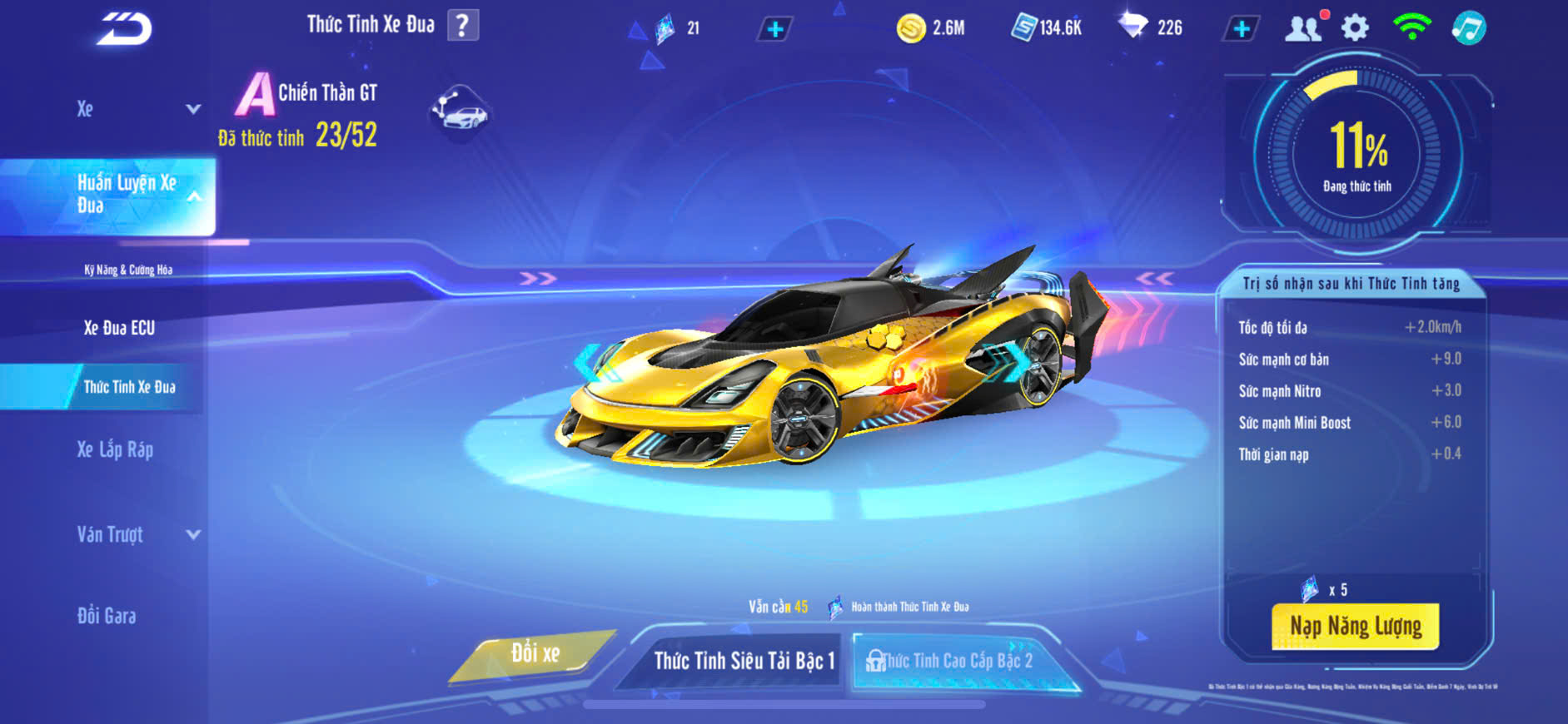Open Kỹ Năng & Cường Hóa section

(128, 270)
